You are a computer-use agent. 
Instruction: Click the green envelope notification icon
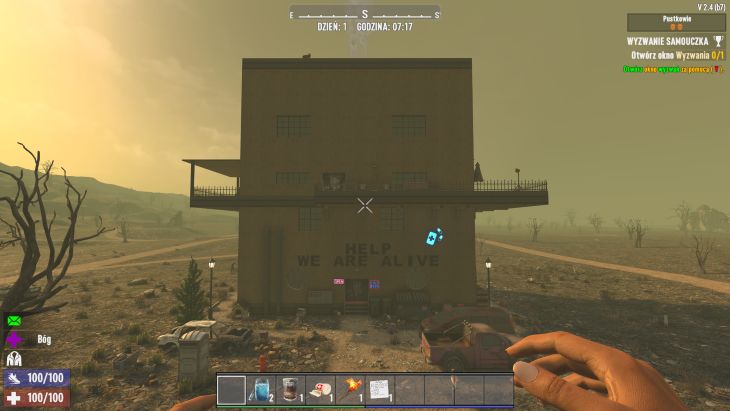[x=14, y=321]
